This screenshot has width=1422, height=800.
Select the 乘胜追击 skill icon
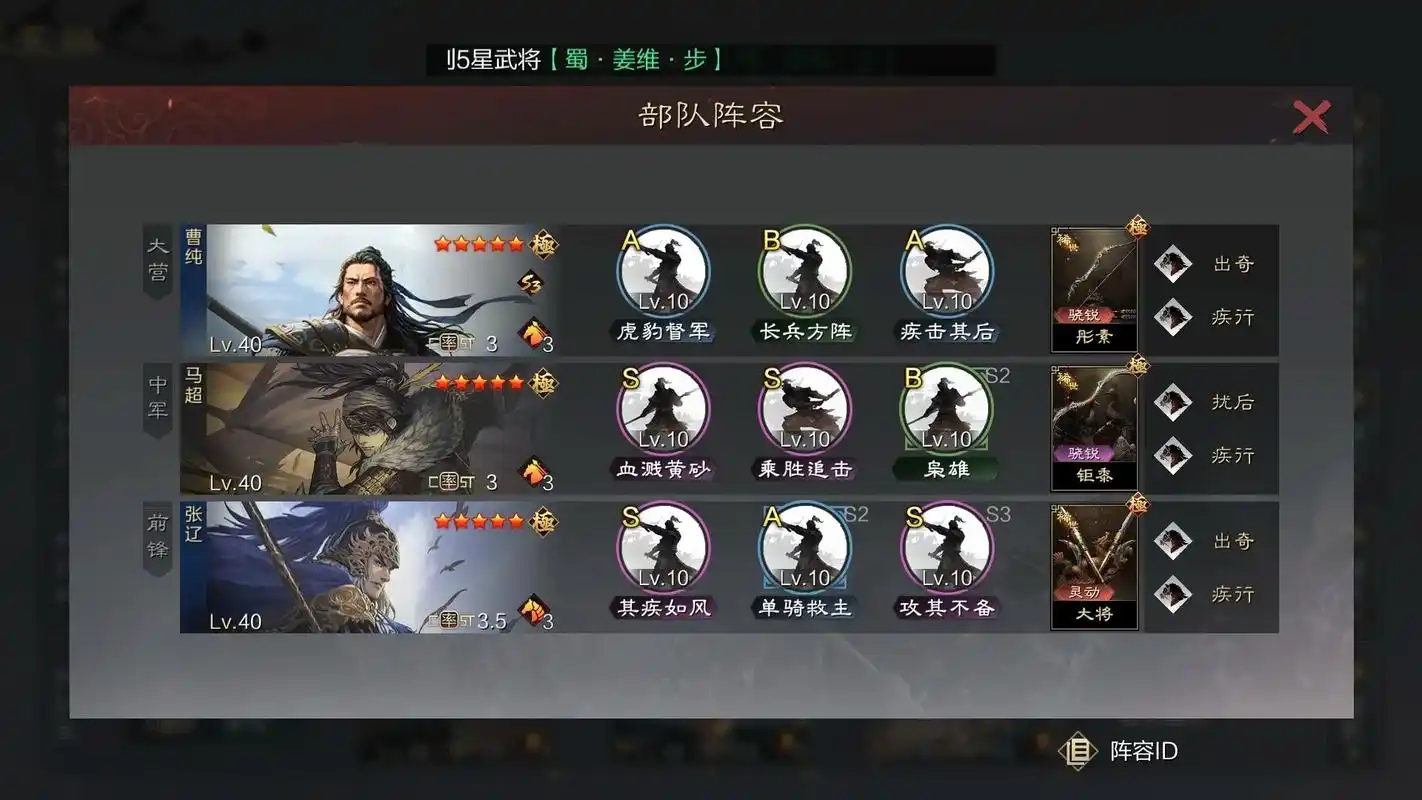click(x=805, y=408)
